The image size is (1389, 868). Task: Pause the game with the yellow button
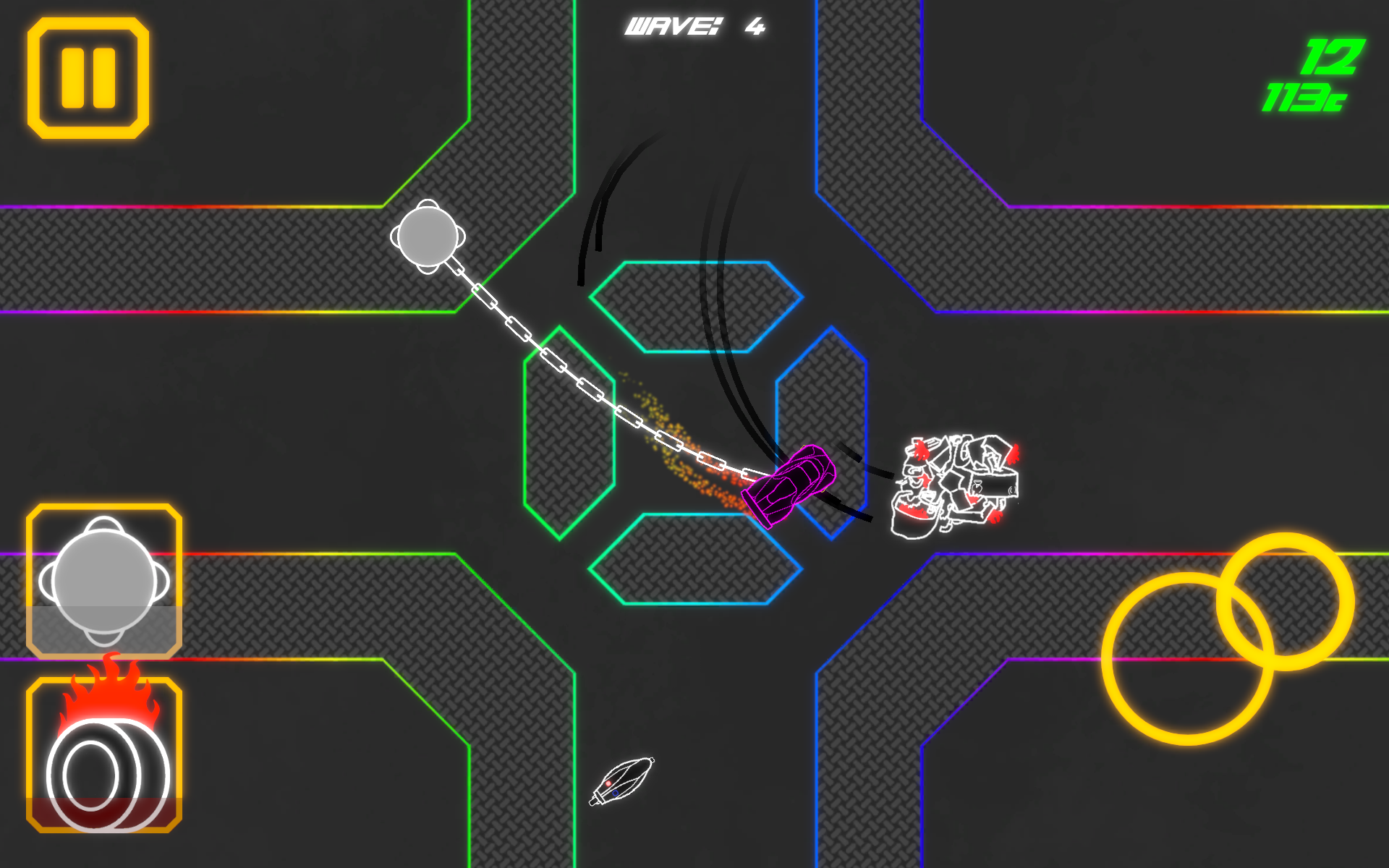[x=88, y=78]
